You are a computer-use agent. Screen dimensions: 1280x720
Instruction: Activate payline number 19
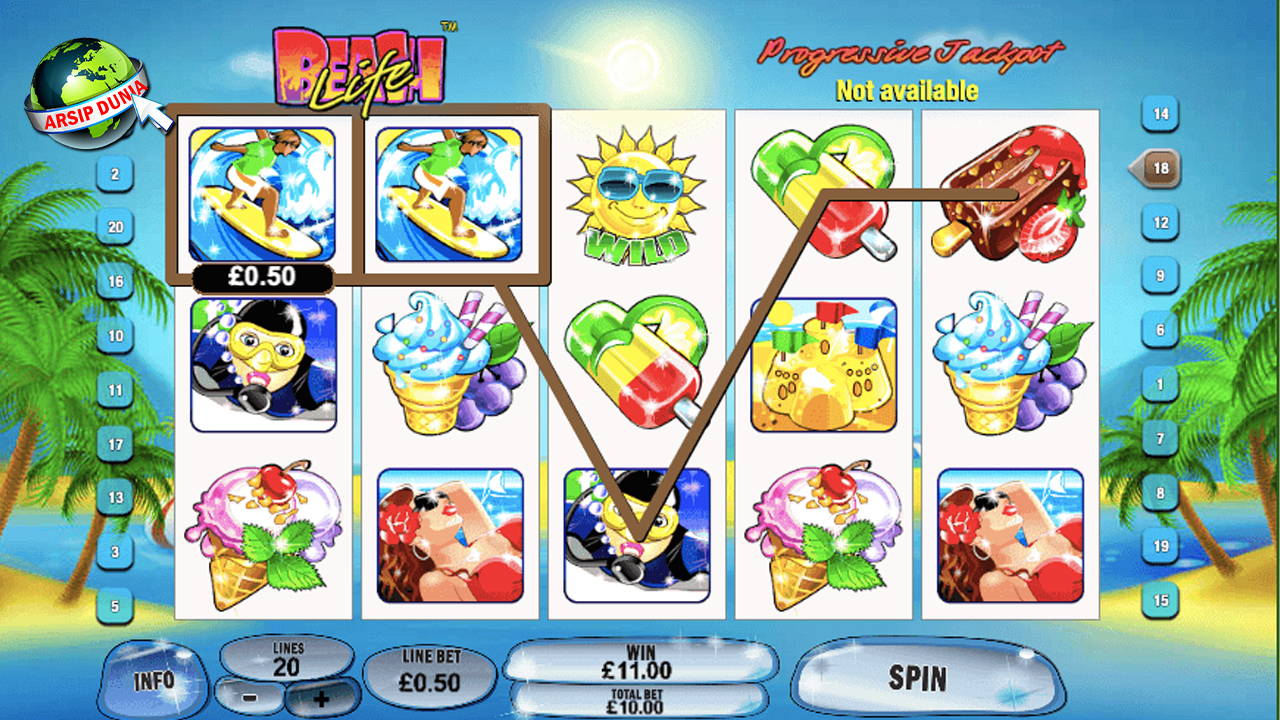[x=1160, y=547]
